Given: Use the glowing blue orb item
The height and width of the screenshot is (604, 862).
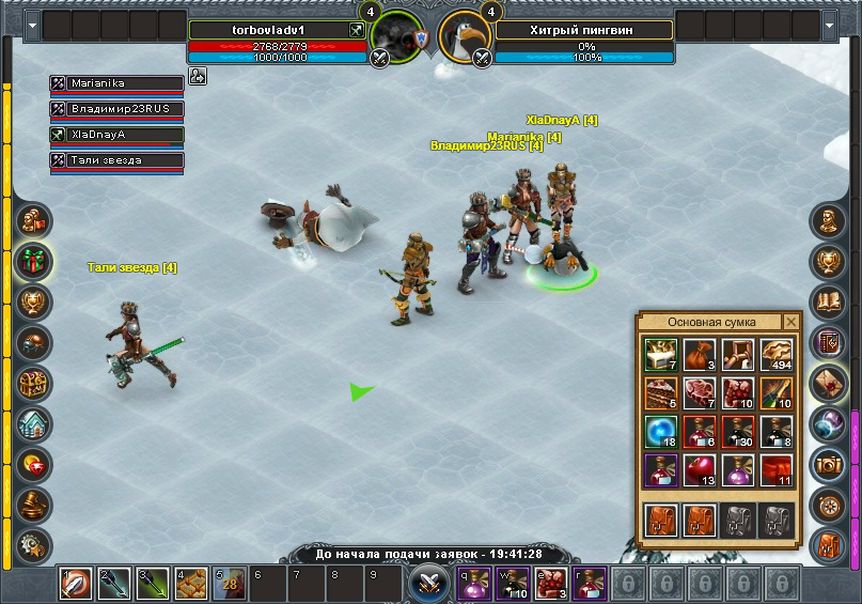Looking at the screenshot, I should pyautogui.click(x=660, y=430).
